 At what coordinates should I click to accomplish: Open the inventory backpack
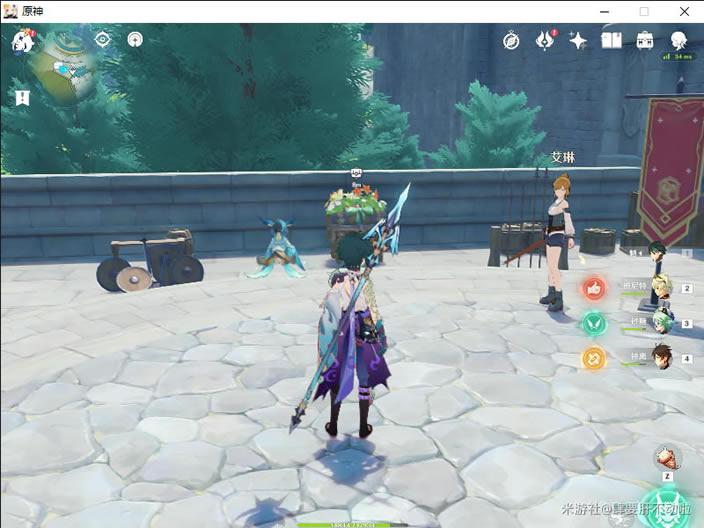tap(645, 40)
